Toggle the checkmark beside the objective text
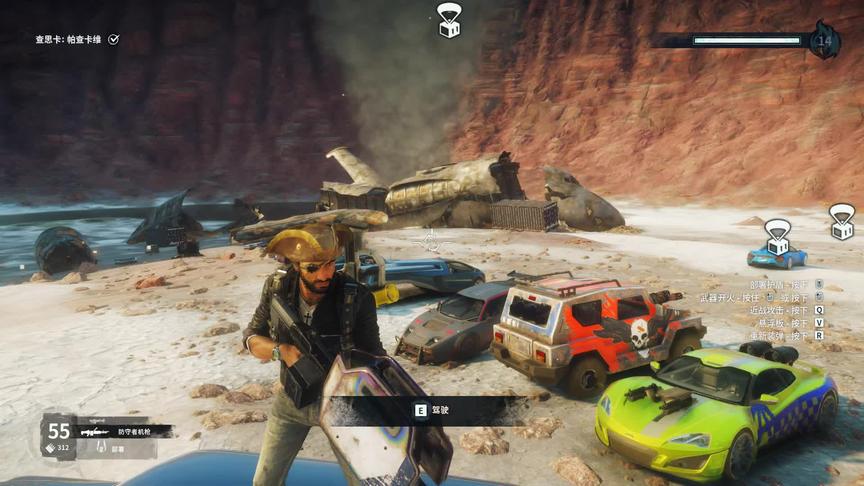The height and width of the screenshot is (486, 864). (x=114, y=39)
